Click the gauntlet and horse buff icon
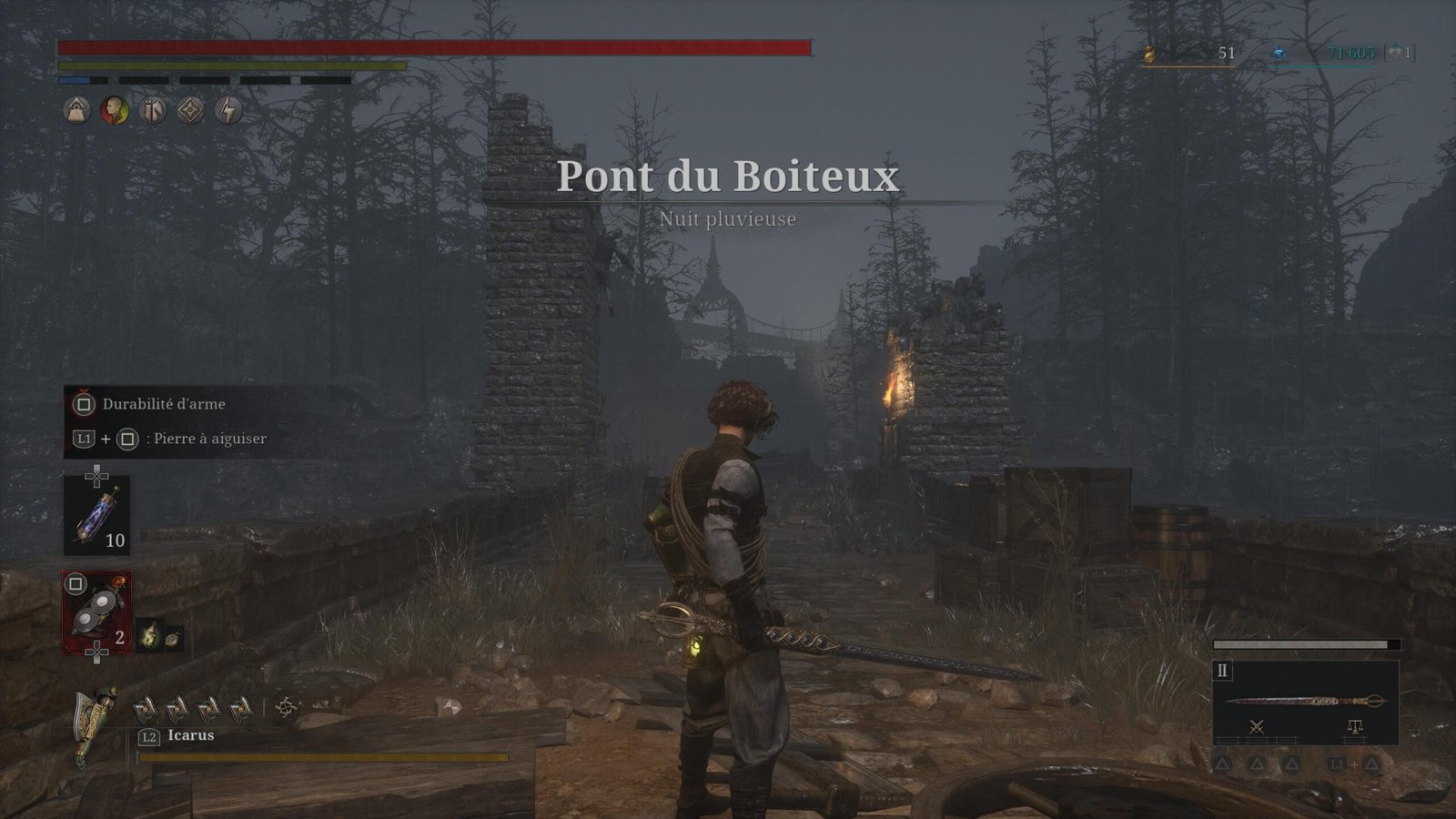The width and height of the screenshot is (1456, 819). coord(153,111)
